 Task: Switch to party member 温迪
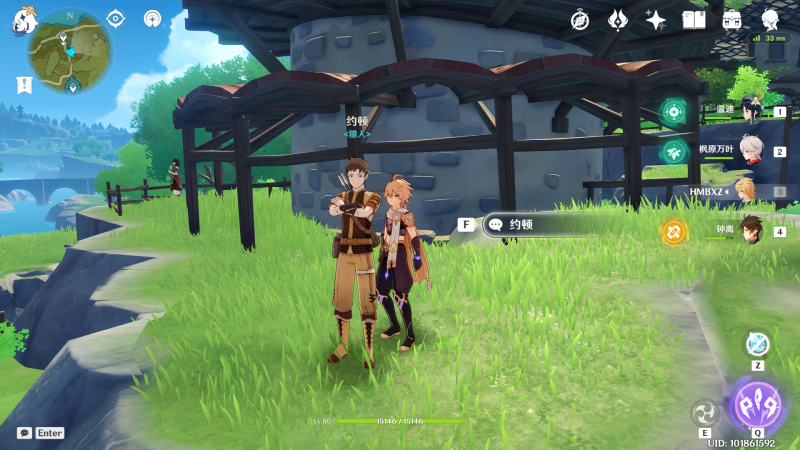point(748,112)
